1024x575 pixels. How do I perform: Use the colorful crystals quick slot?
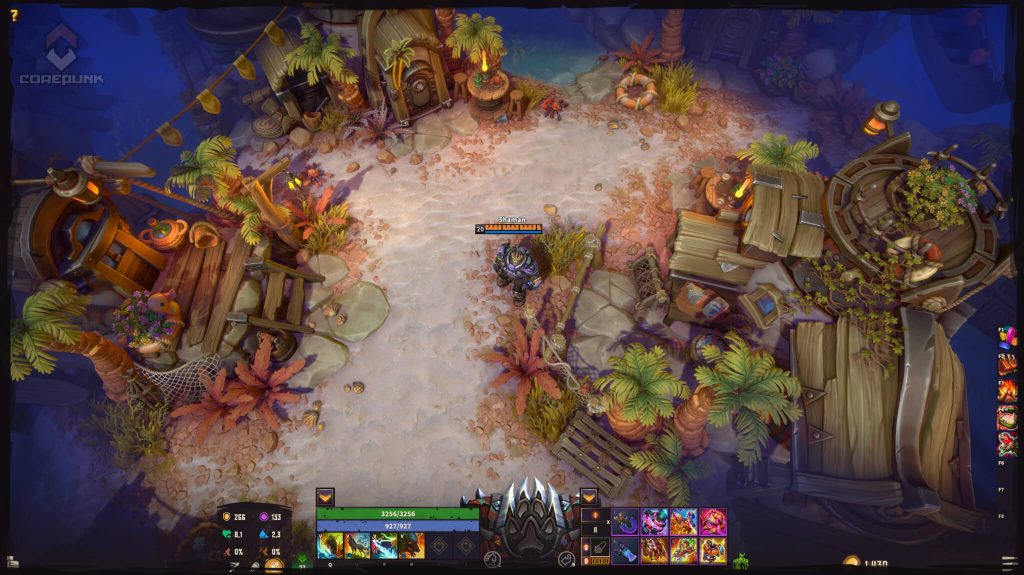1007,338
